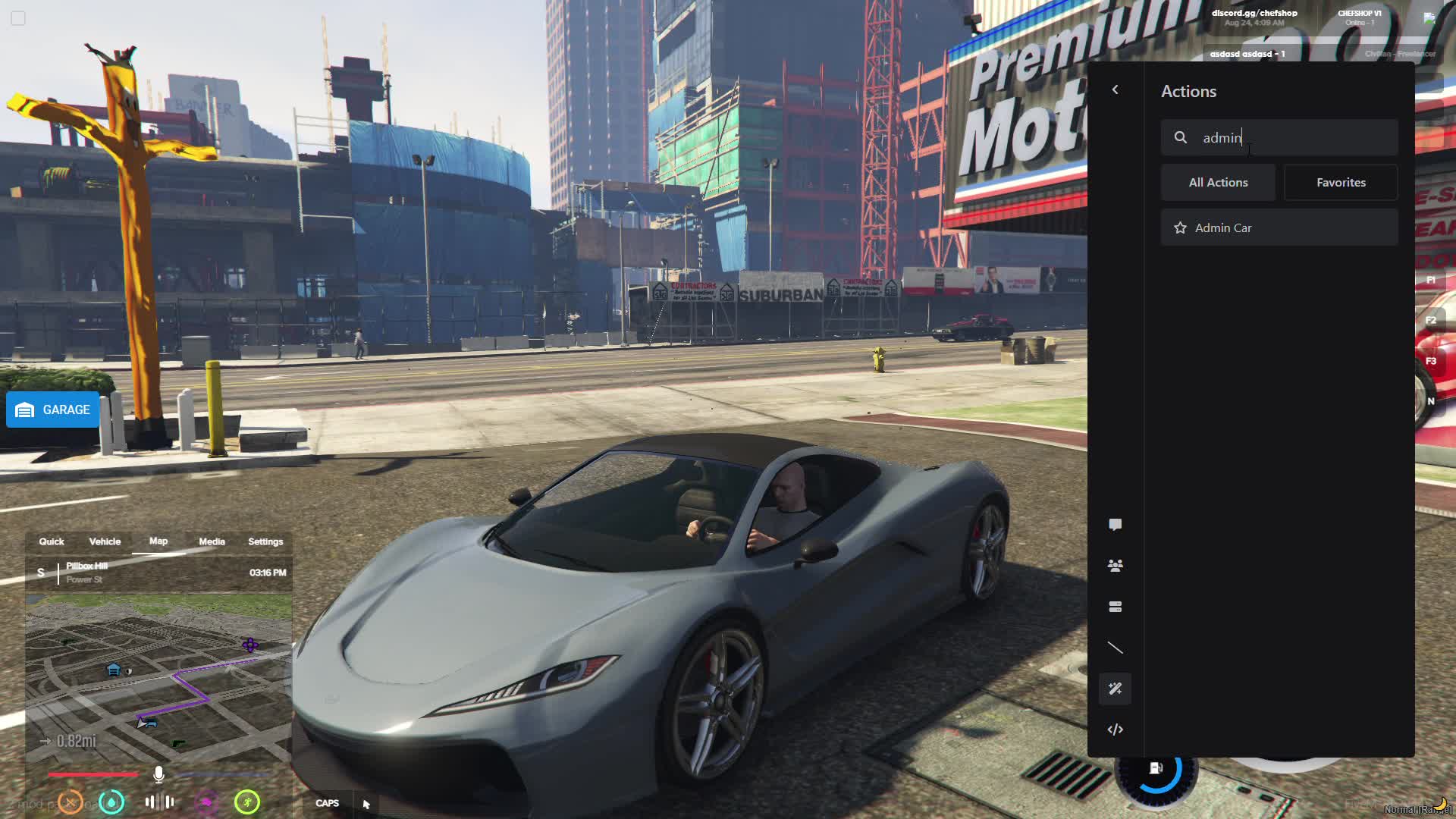This screenshot has height=819, width=1456.
Task: Select the server stack sidebar icon
Action: coord(1115,607)
